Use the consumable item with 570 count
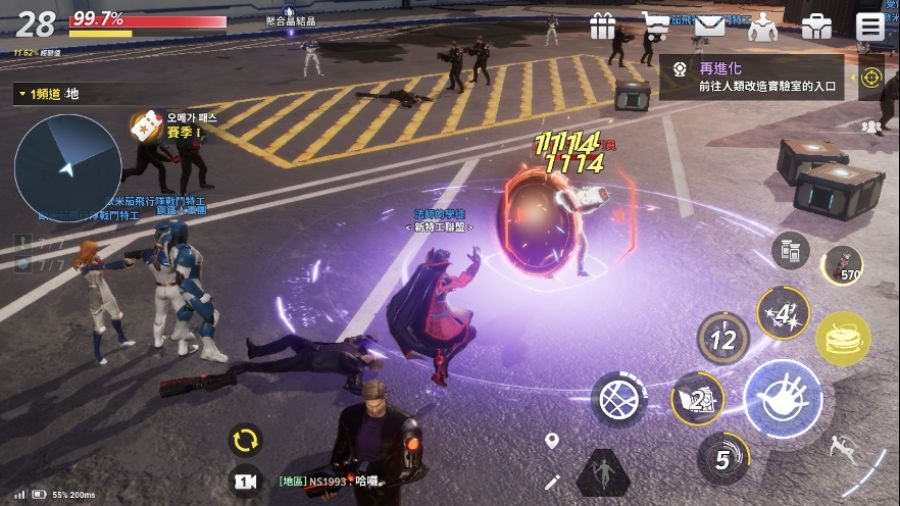 [842, 264]
